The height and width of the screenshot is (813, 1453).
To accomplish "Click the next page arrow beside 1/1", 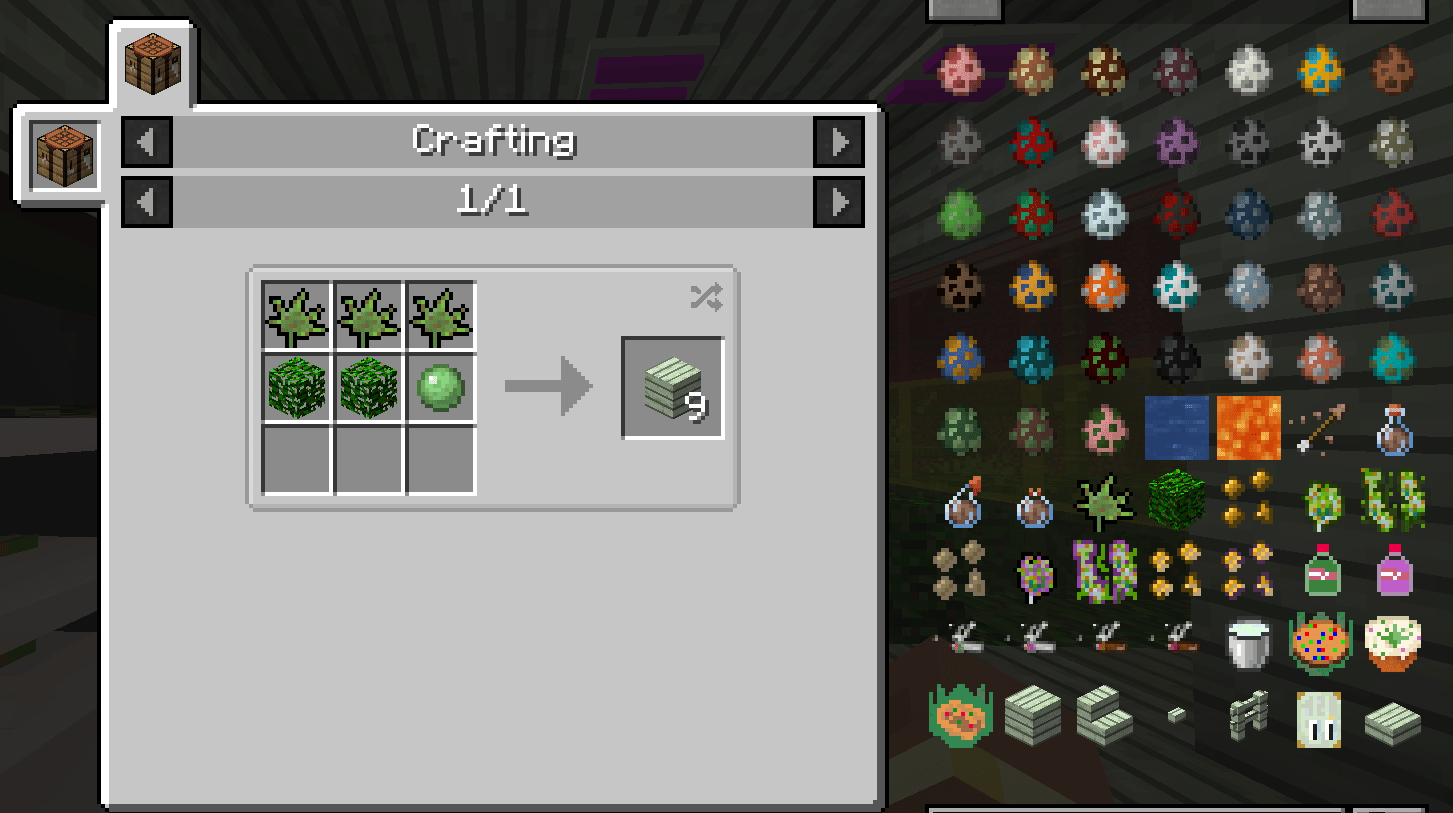I will [838, 201].
